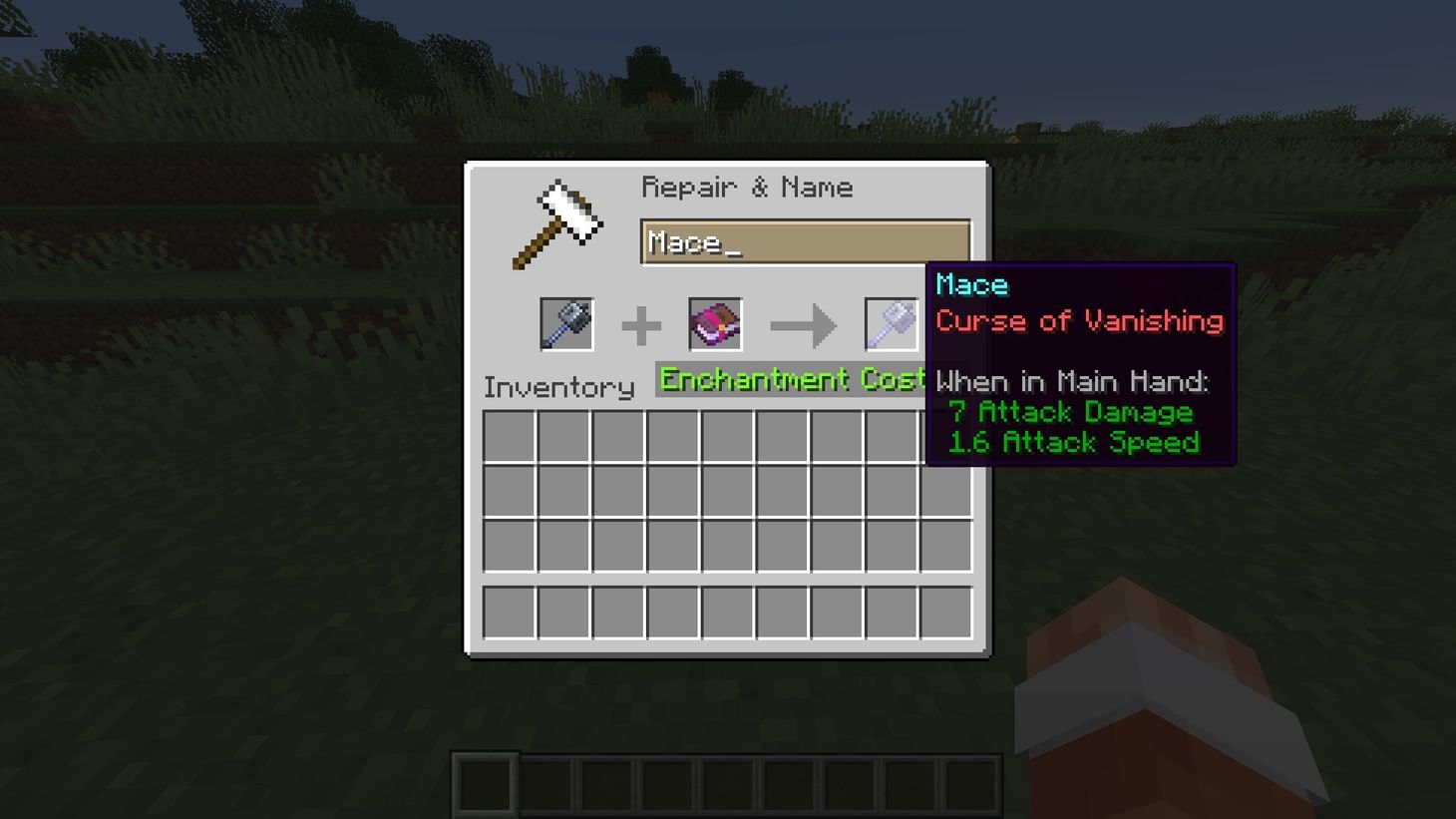This screenshot has width=1456, height=819.
Task: Click the name input field showing Mace_
Action: [804, 241]
